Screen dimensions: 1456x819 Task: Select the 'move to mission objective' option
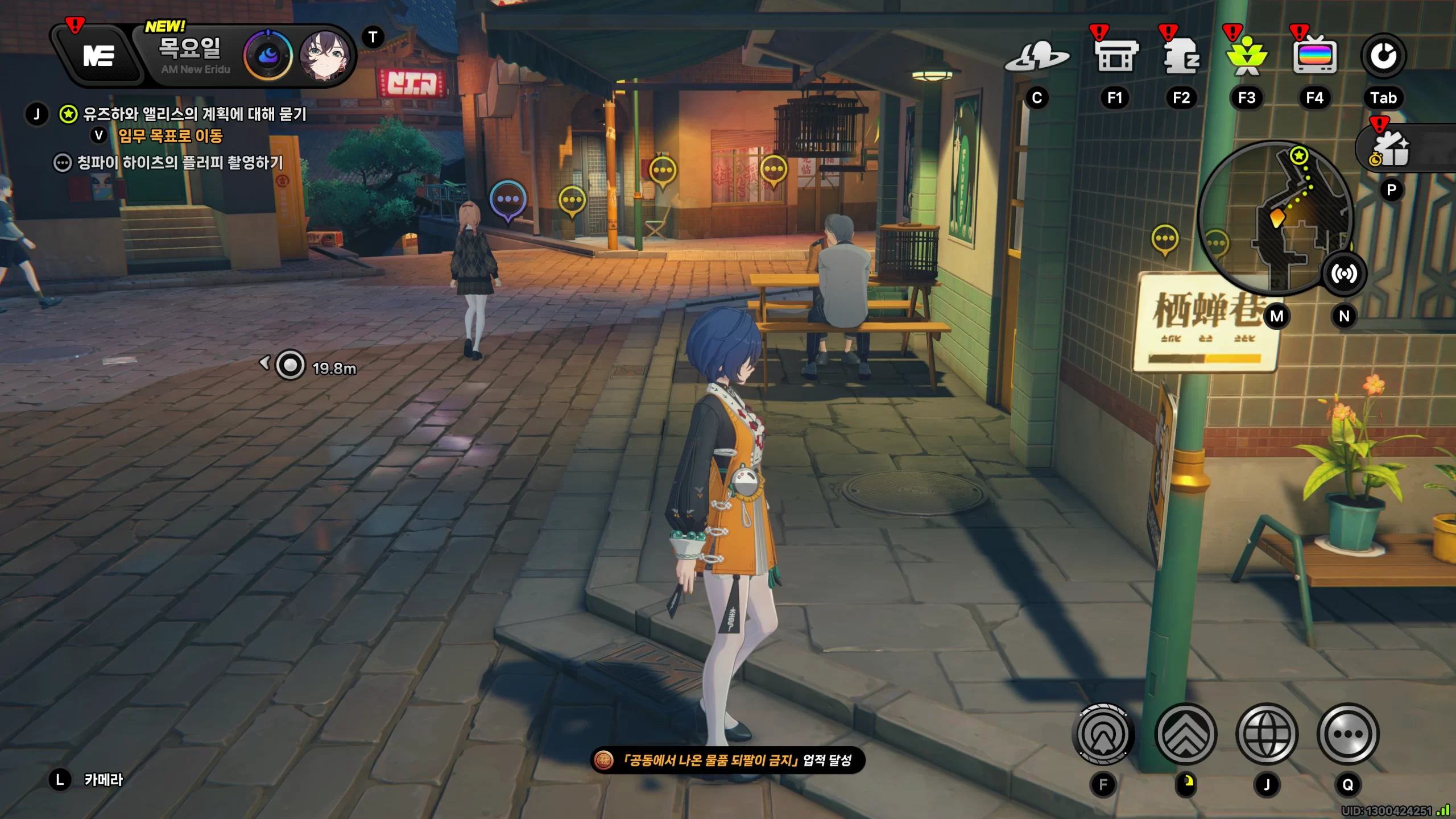click(169, 136)
